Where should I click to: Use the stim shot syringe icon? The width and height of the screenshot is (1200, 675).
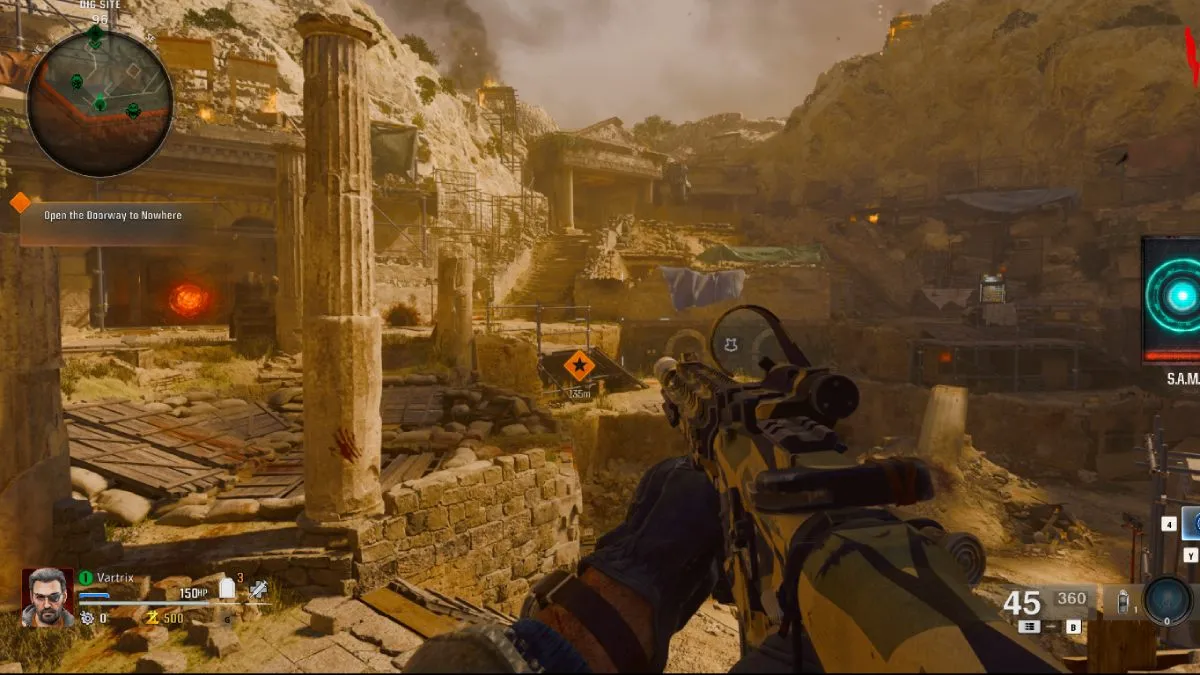click(259, 590)
